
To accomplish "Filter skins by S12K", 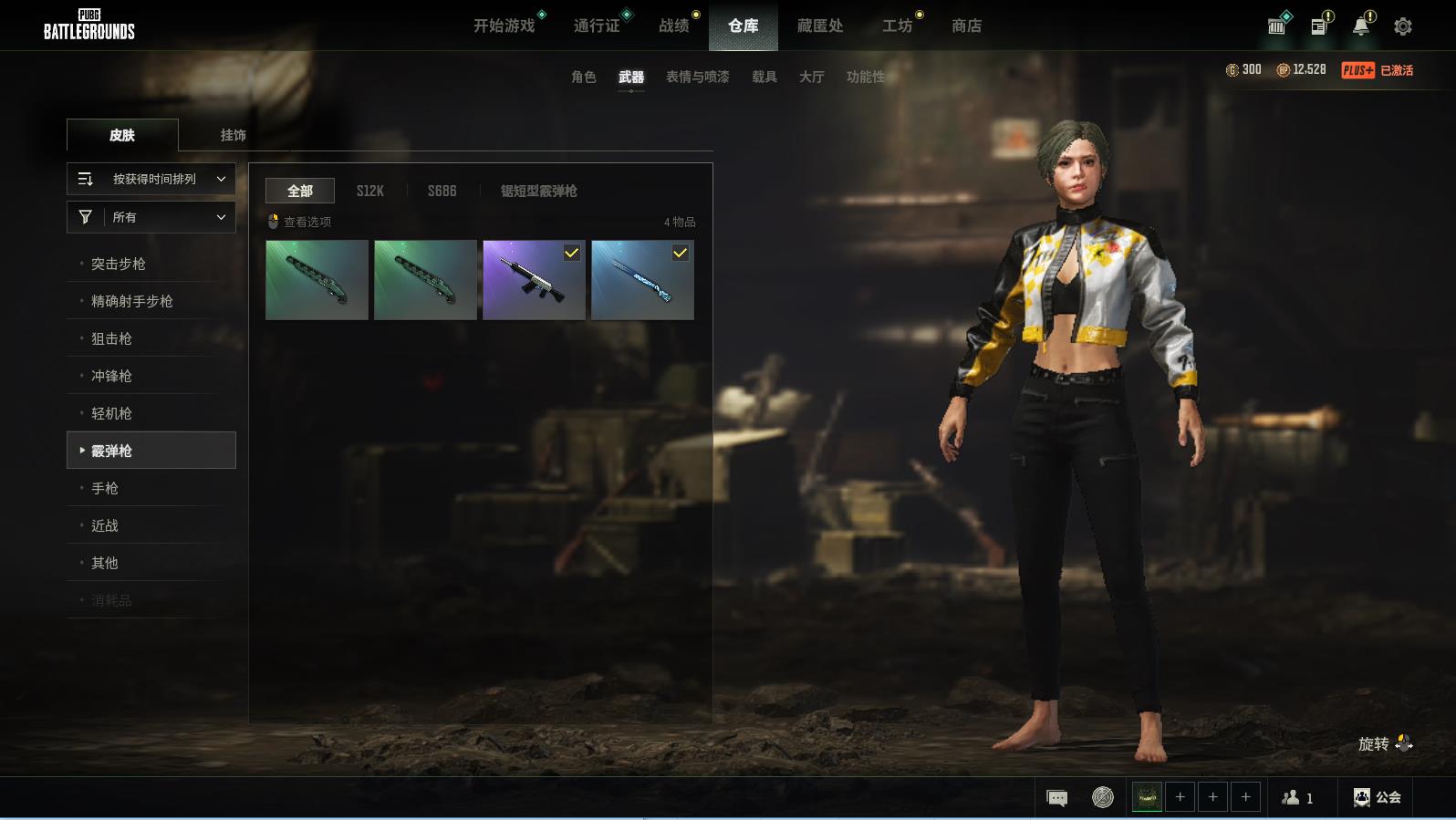I will (x=369, y=191).
